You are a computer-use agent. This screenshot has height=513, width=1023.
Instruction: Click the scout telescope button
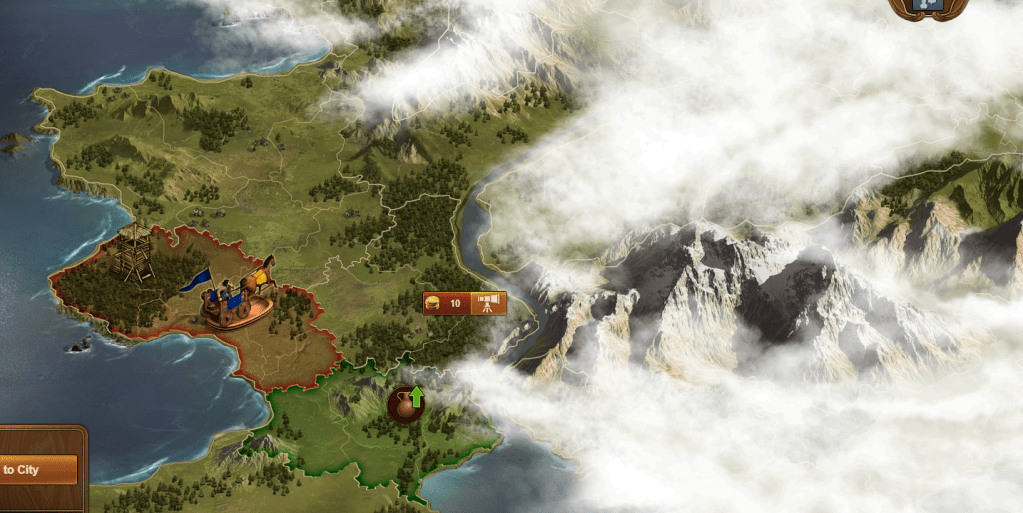(x=489, y=303)
